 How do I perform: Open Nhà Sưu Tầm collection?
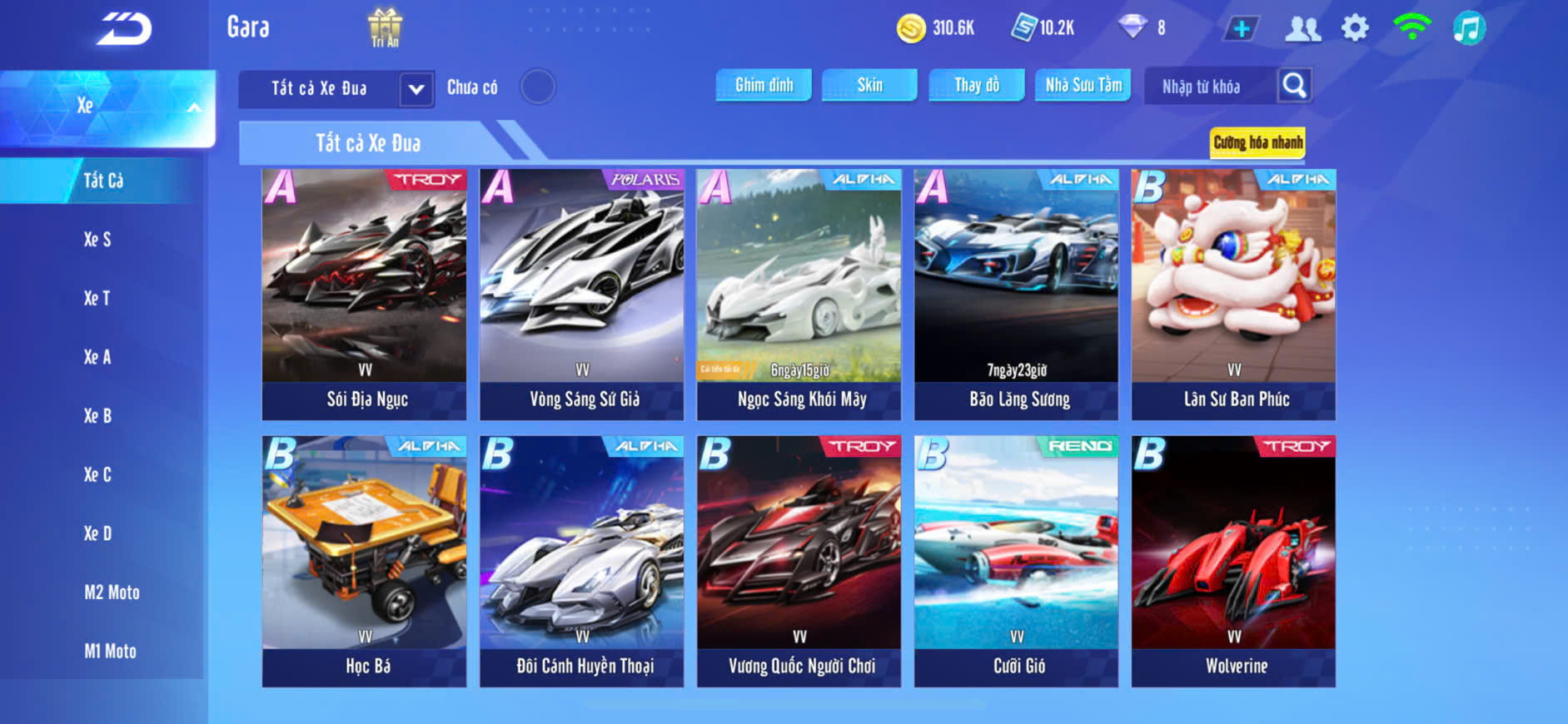click(x=1083, y=85)
